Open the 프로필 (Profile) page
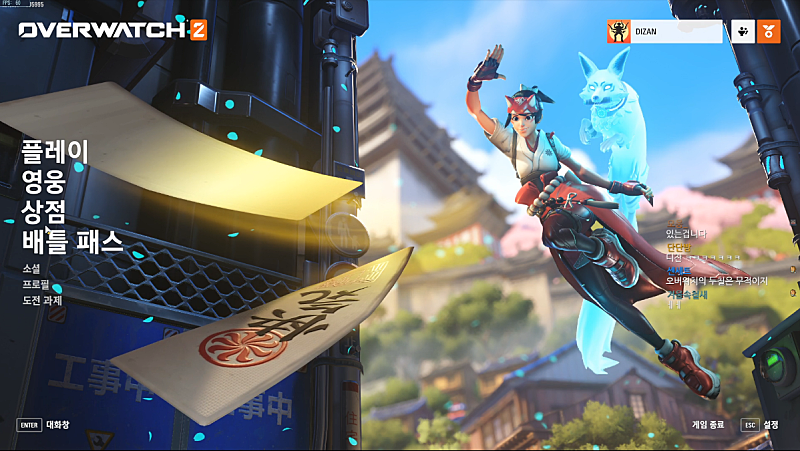 (36, 285)
